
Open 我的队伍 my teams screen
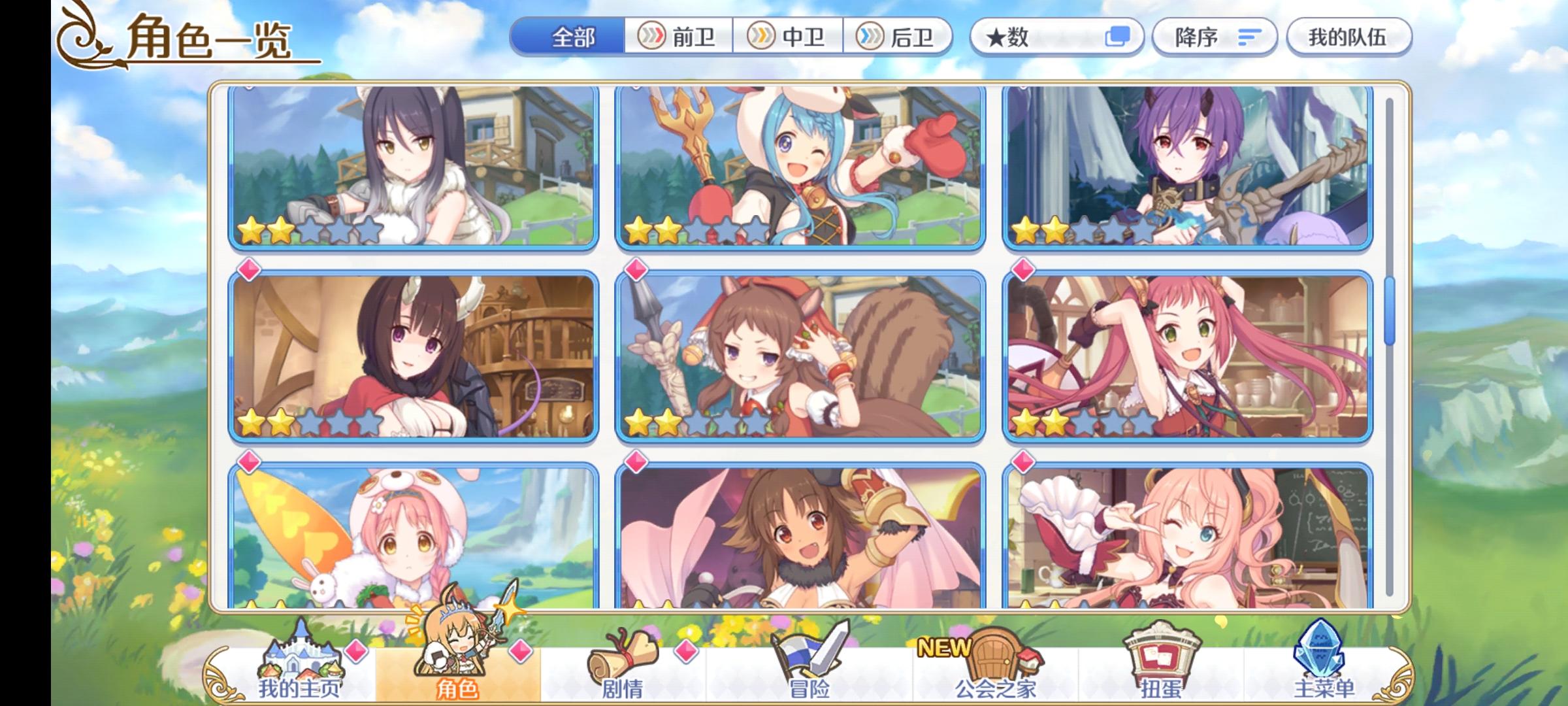(x=1349, y=39)
